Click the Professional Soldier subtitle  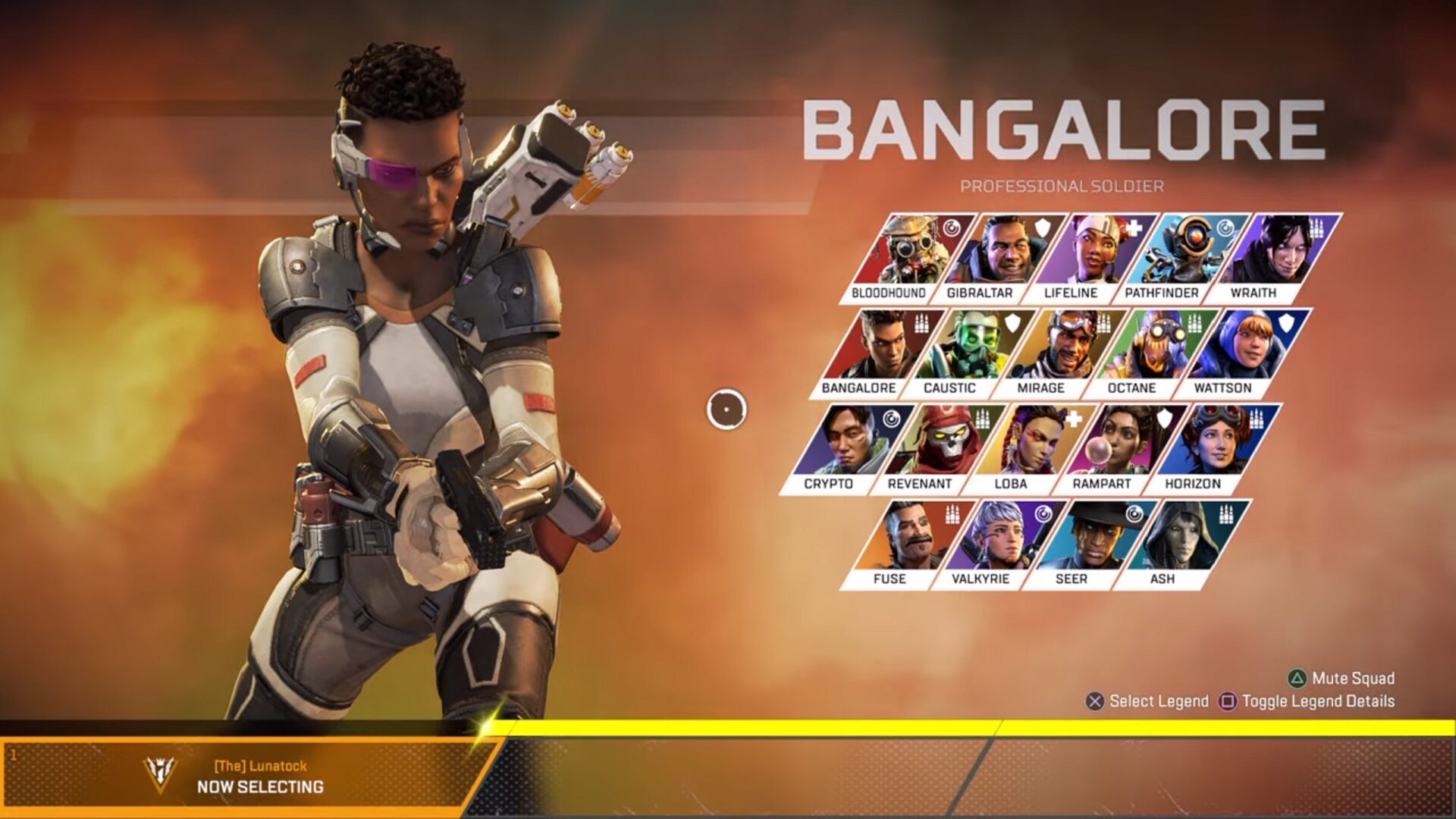tap(1063, 183)
